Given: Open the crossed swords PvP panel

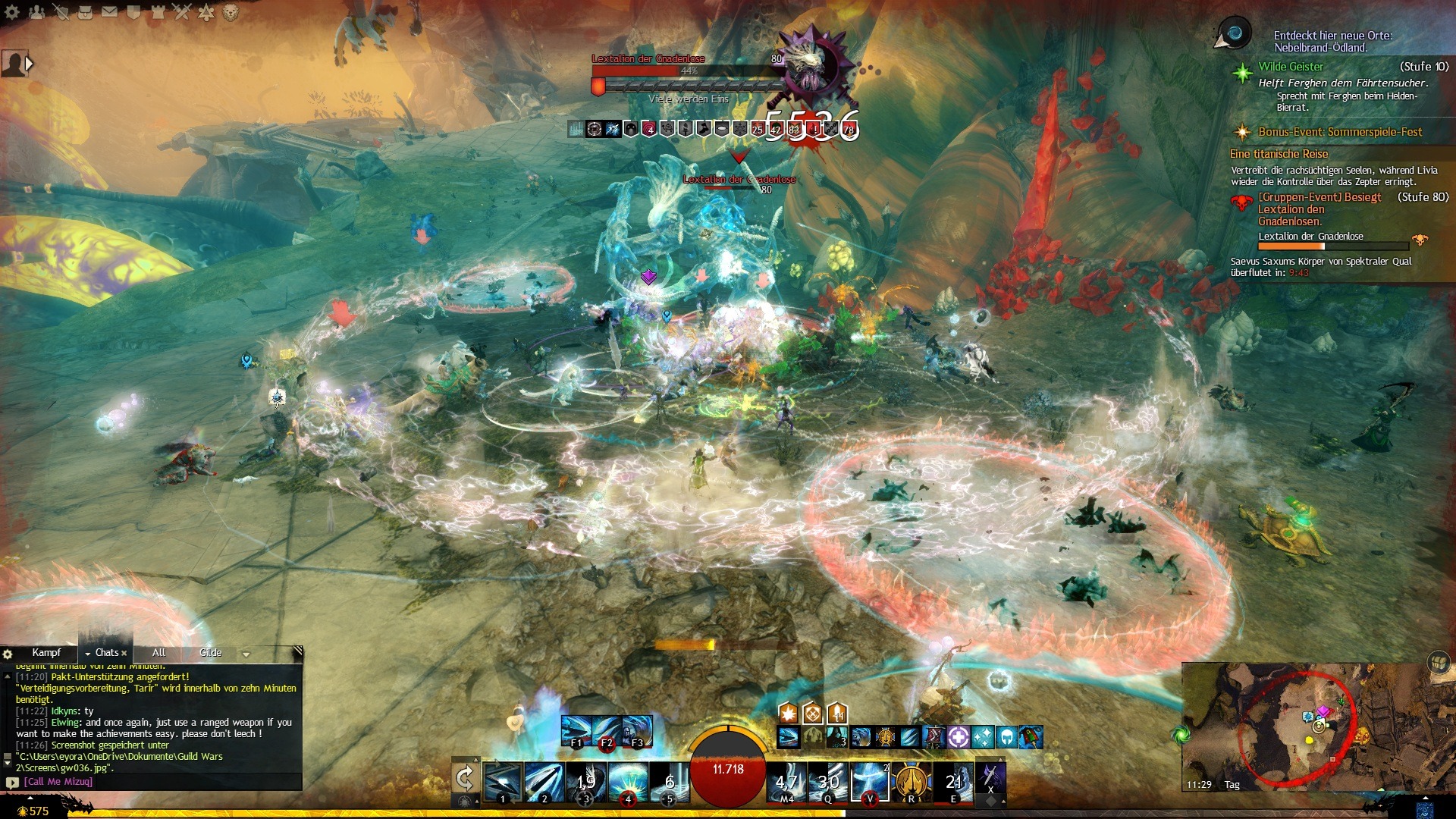Looking at the screenshot, I should point(182,12).
